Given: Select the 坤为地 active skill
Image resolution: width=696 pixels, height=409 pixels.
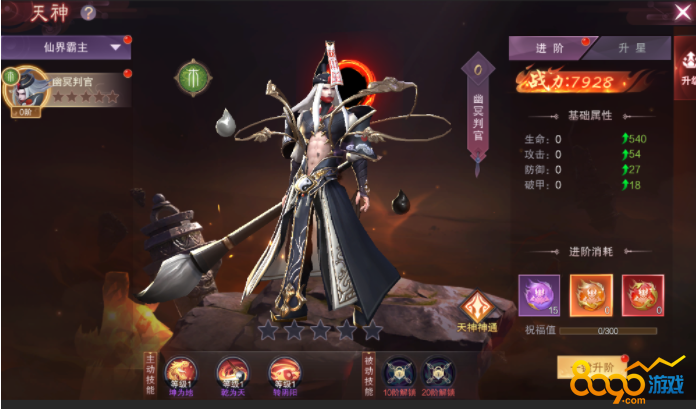Looking at the screenshot, I should tap(180, 373).
